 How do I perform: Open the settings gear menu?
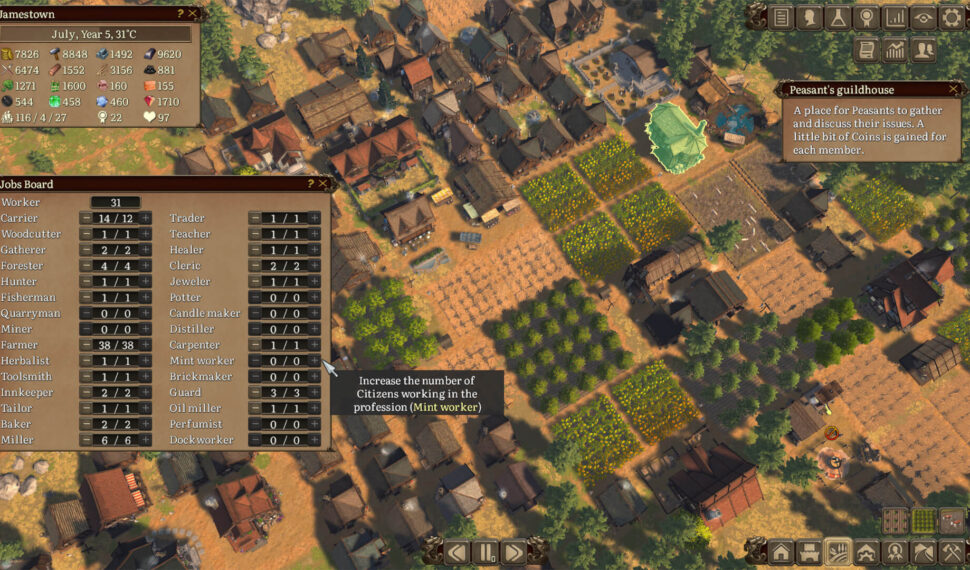coord(951,17)
